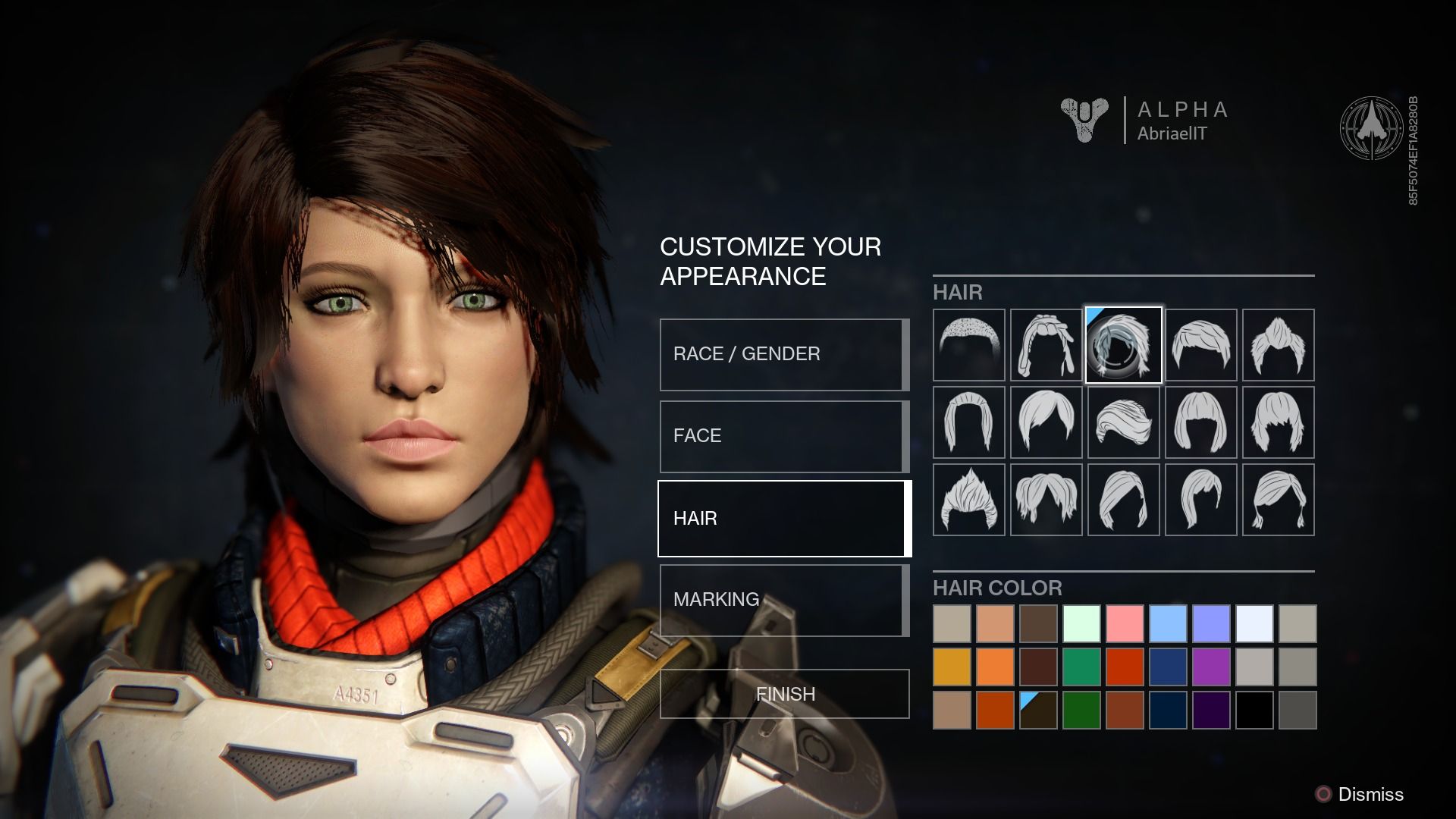Choose the currently highlighted hairstyle option
Screen dimensions: 1456x819
point(1123,345)
